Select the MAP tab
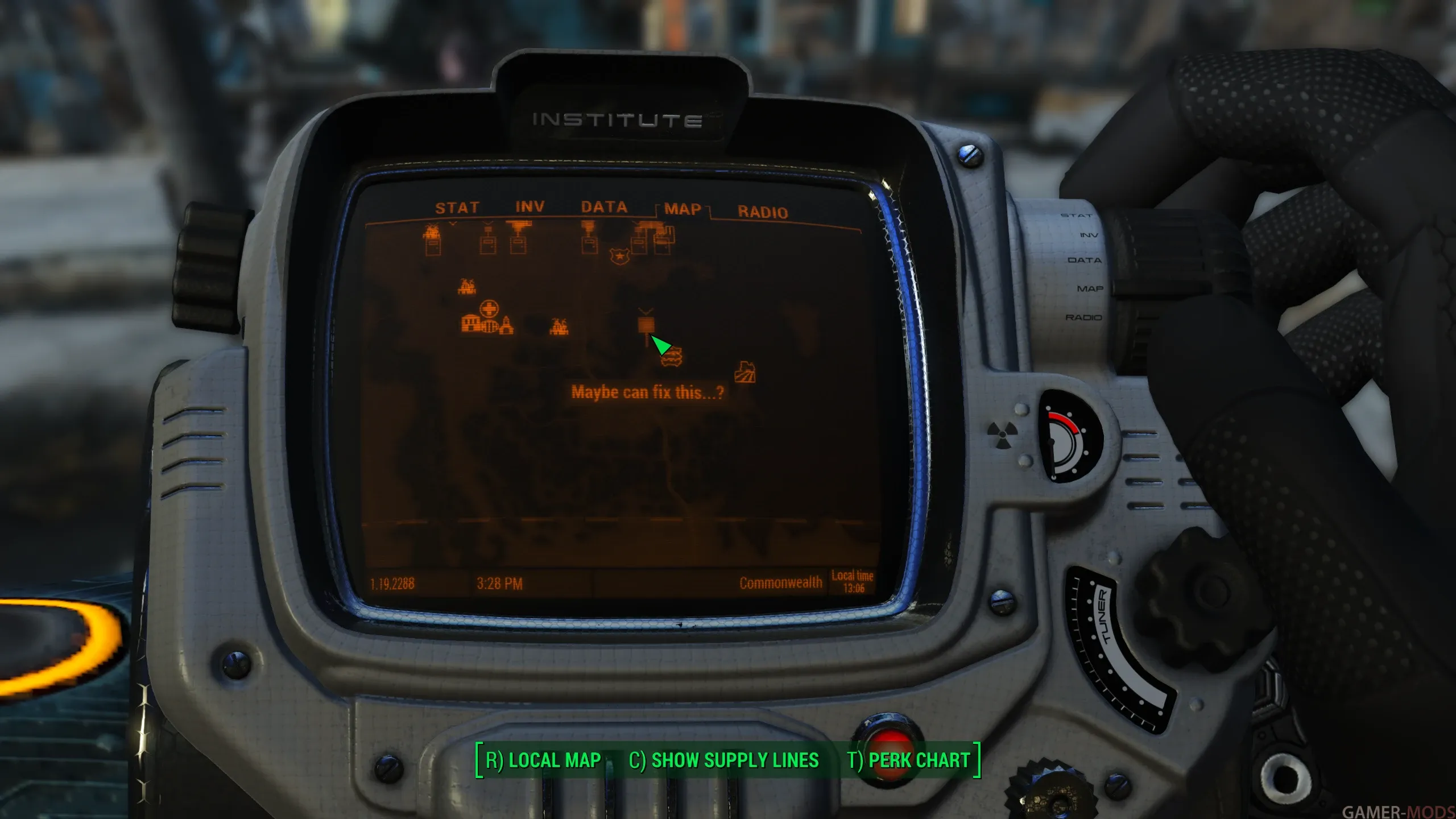 pyautogui.click(x=682, y=209)
